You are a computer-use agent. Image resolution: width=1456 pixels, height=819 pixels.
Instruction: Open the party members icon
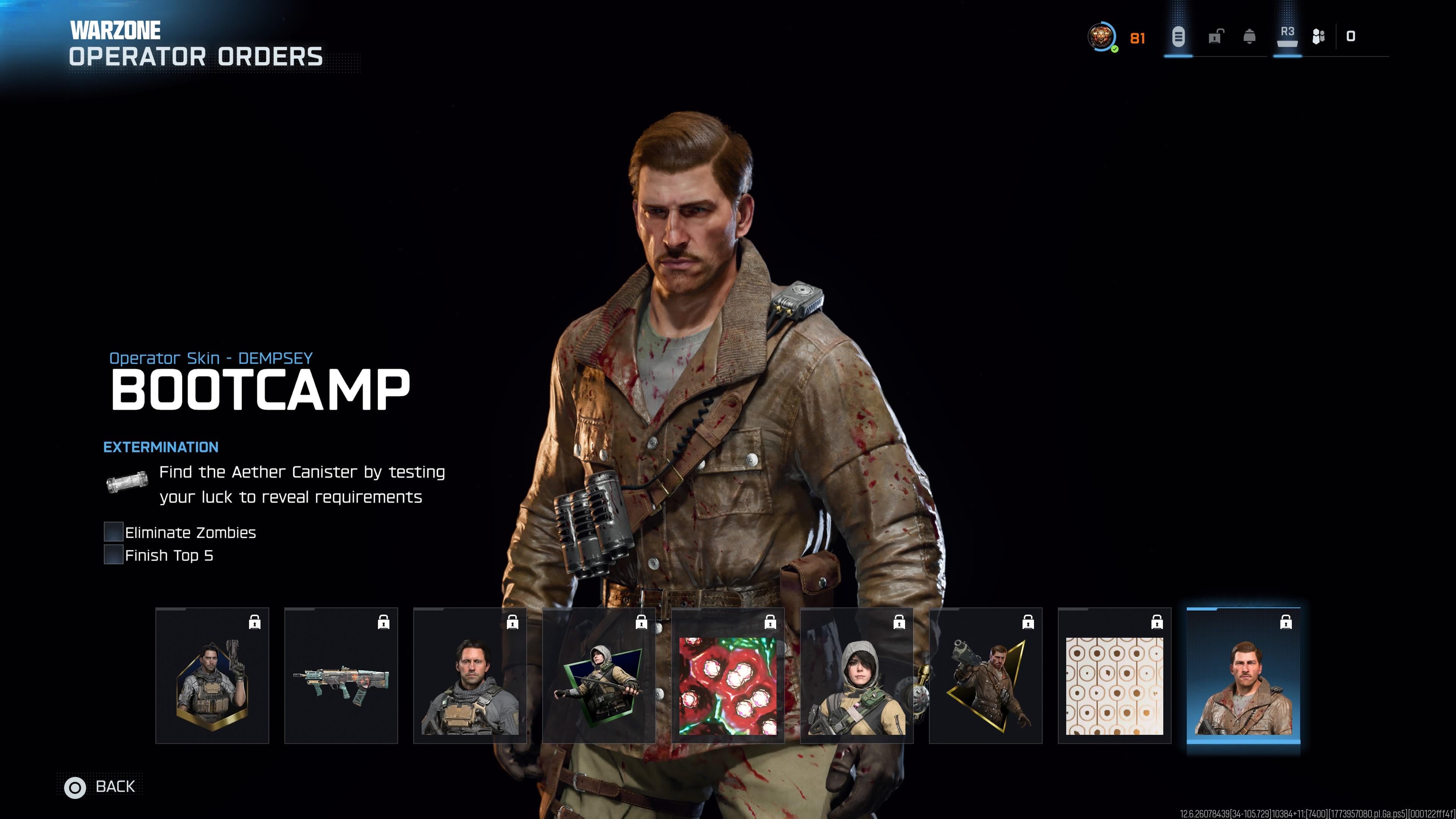(1318, 37)
